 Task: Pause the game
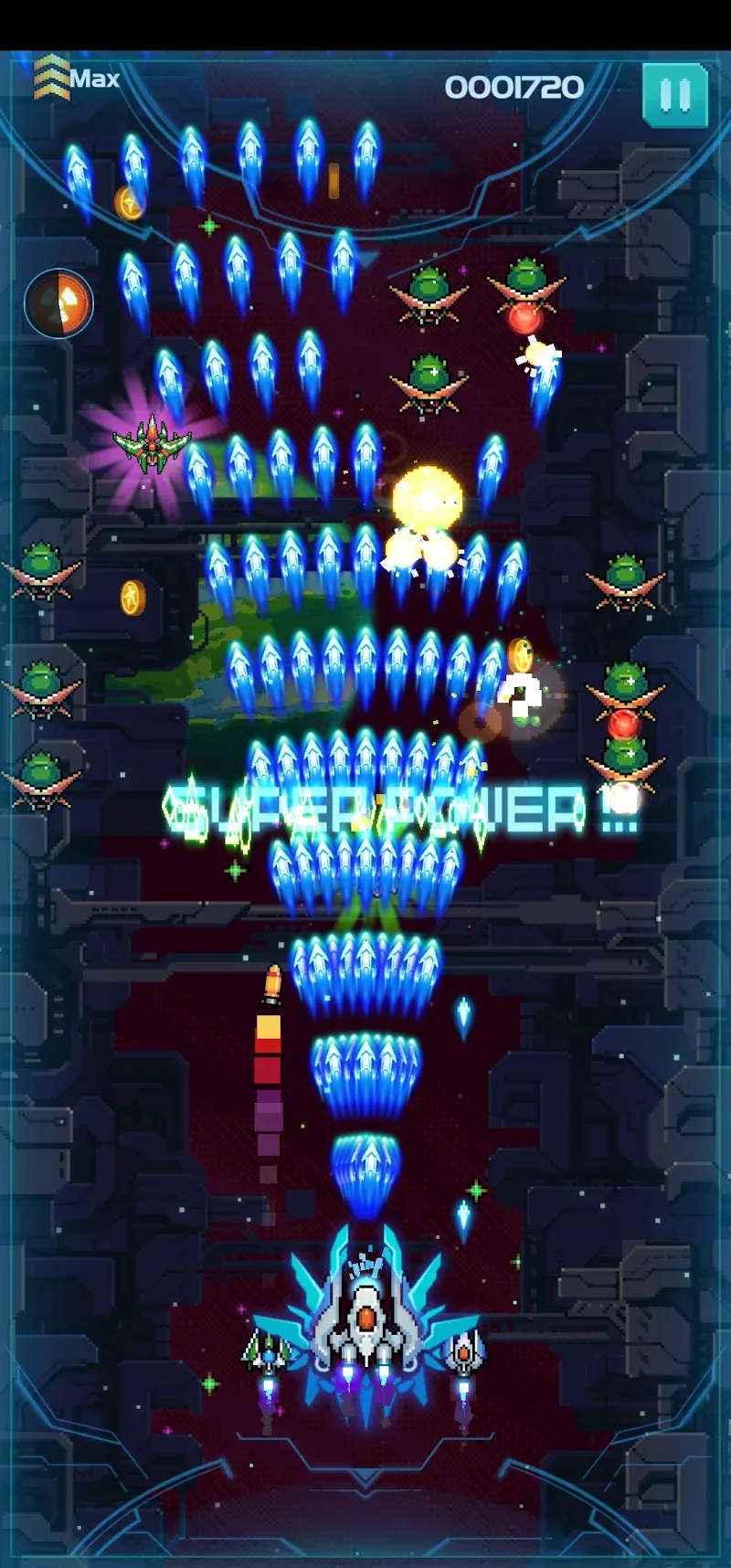(674, 94)
